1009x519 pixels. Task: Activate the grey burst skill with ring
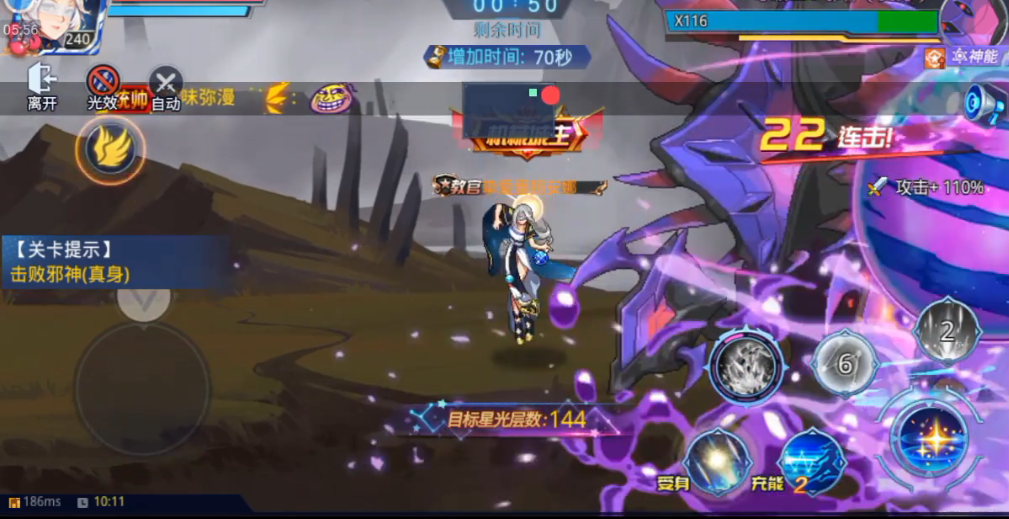746,365
